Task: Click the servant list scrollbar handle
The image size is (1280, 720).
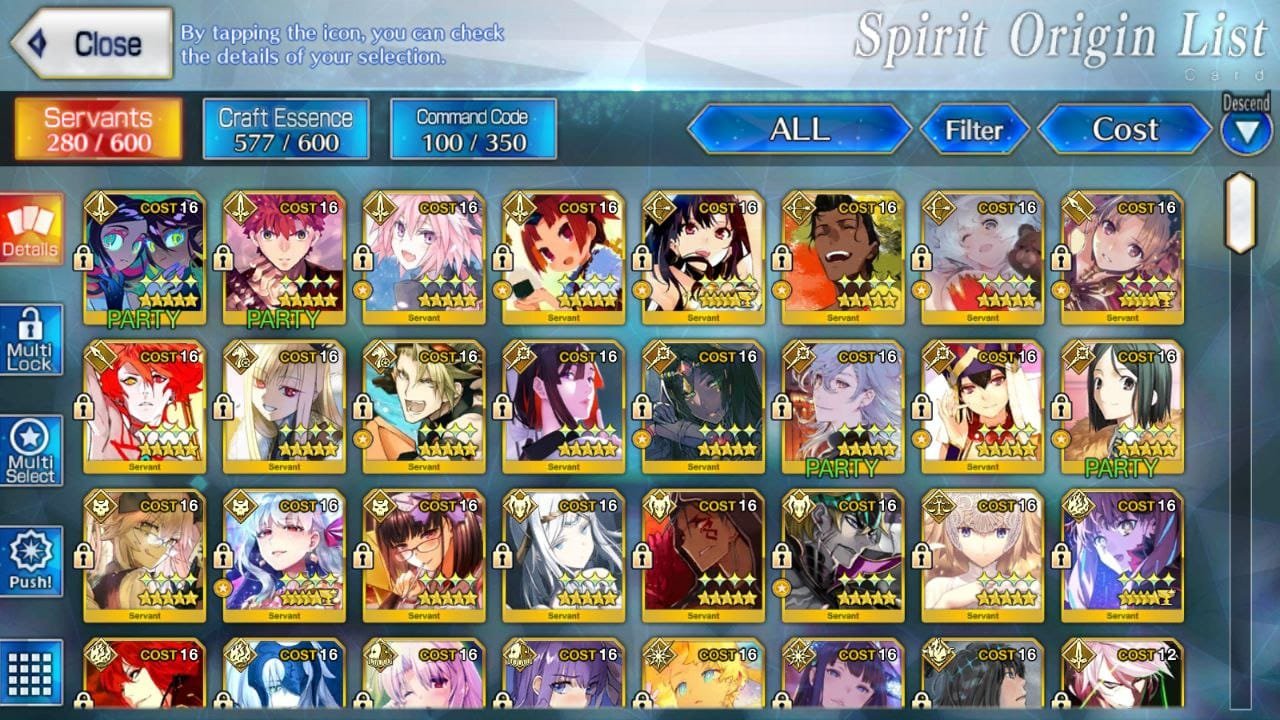Action: point(1240,212)
